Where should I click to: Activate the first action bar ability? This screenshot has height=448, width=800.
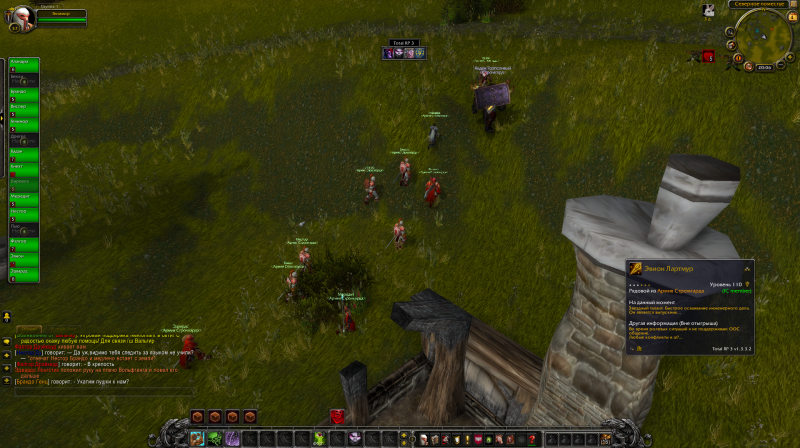(x=197, y=438)
